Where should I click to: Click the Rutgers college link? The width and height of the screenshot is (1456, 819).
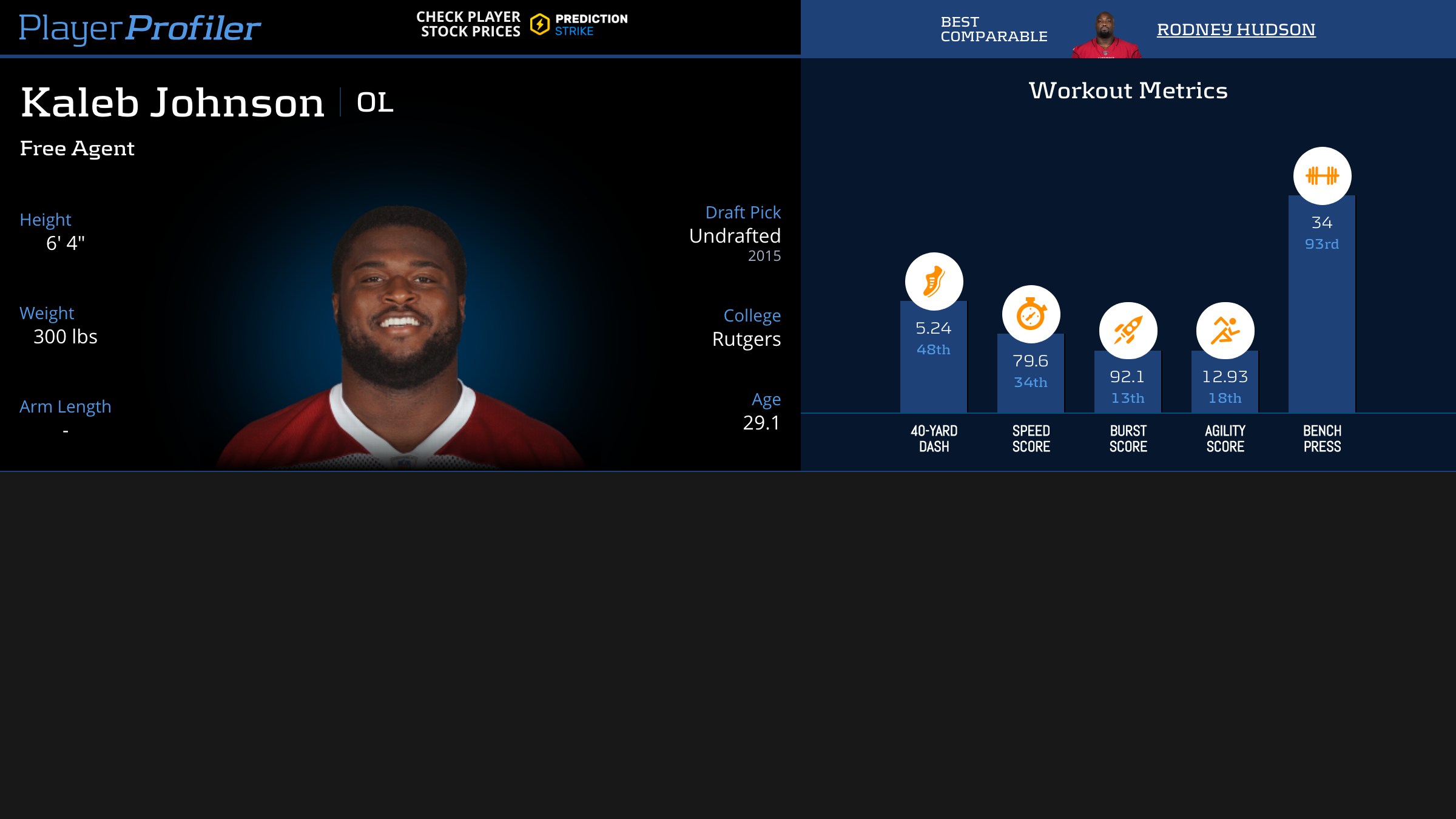pos(746,340)
